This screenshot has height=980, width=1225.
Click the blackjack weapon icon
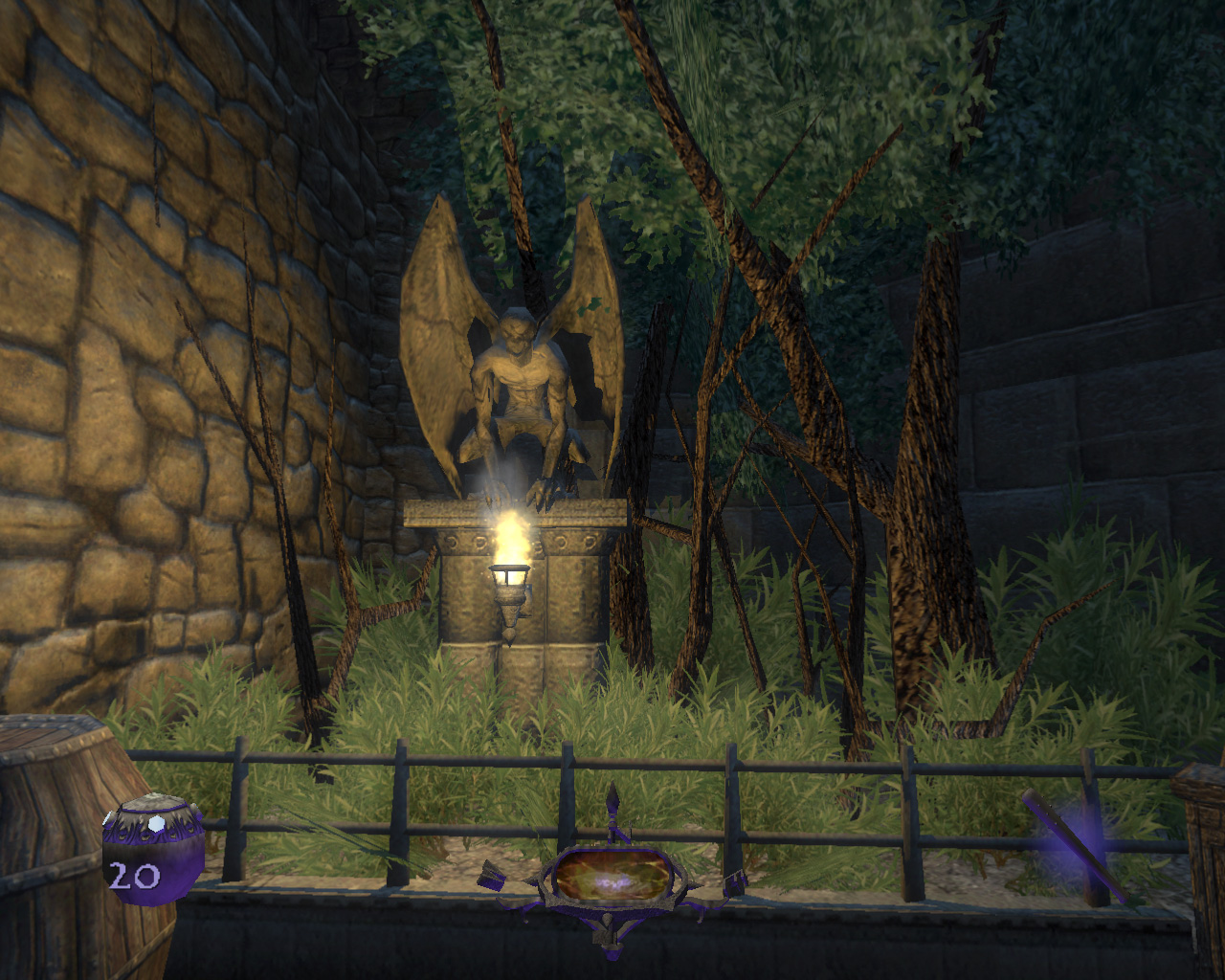[x=1070, y=847]
